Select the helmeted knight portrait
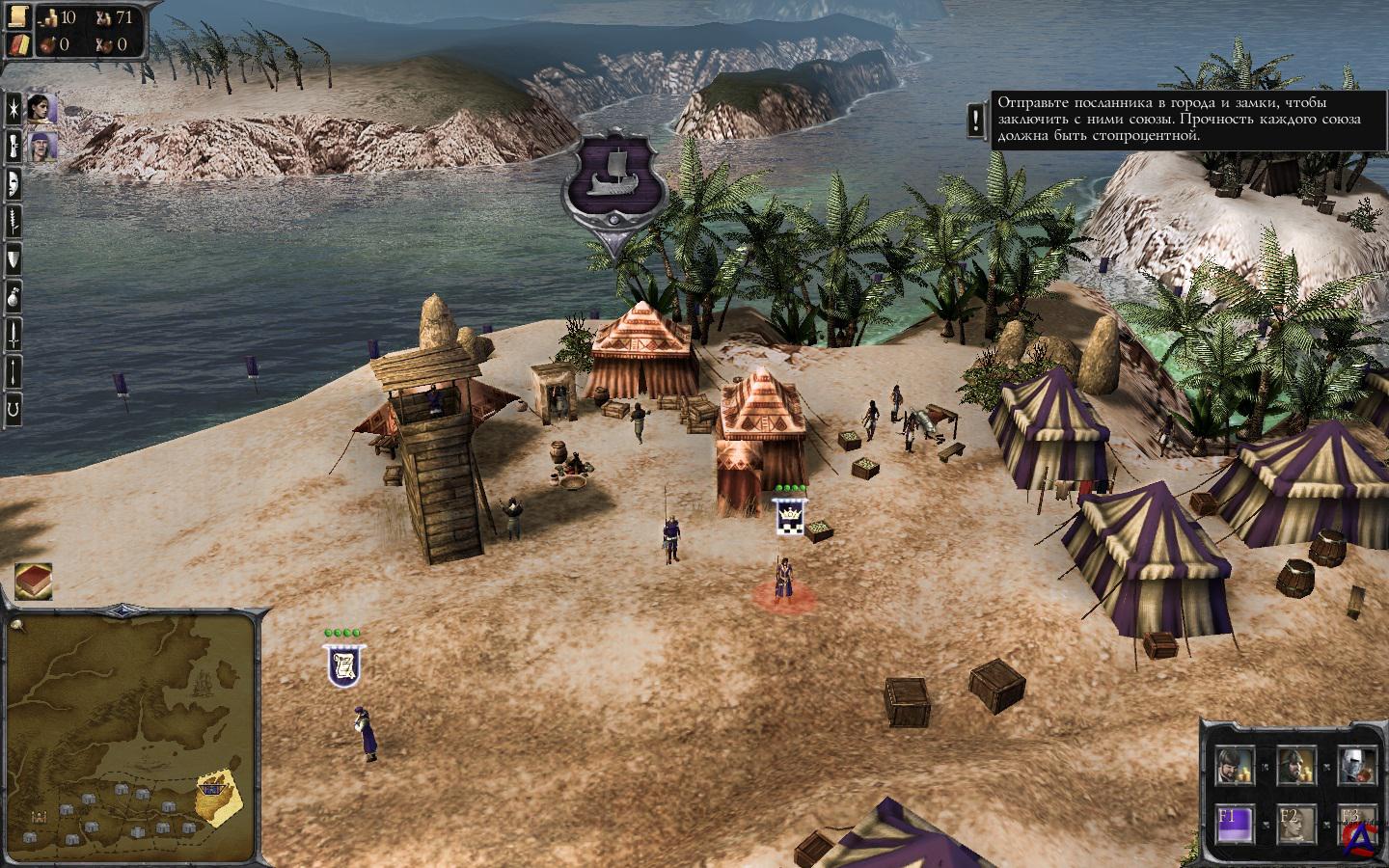The width and height of the screenshot is (1389, 868). click(x=1355, y=765)
